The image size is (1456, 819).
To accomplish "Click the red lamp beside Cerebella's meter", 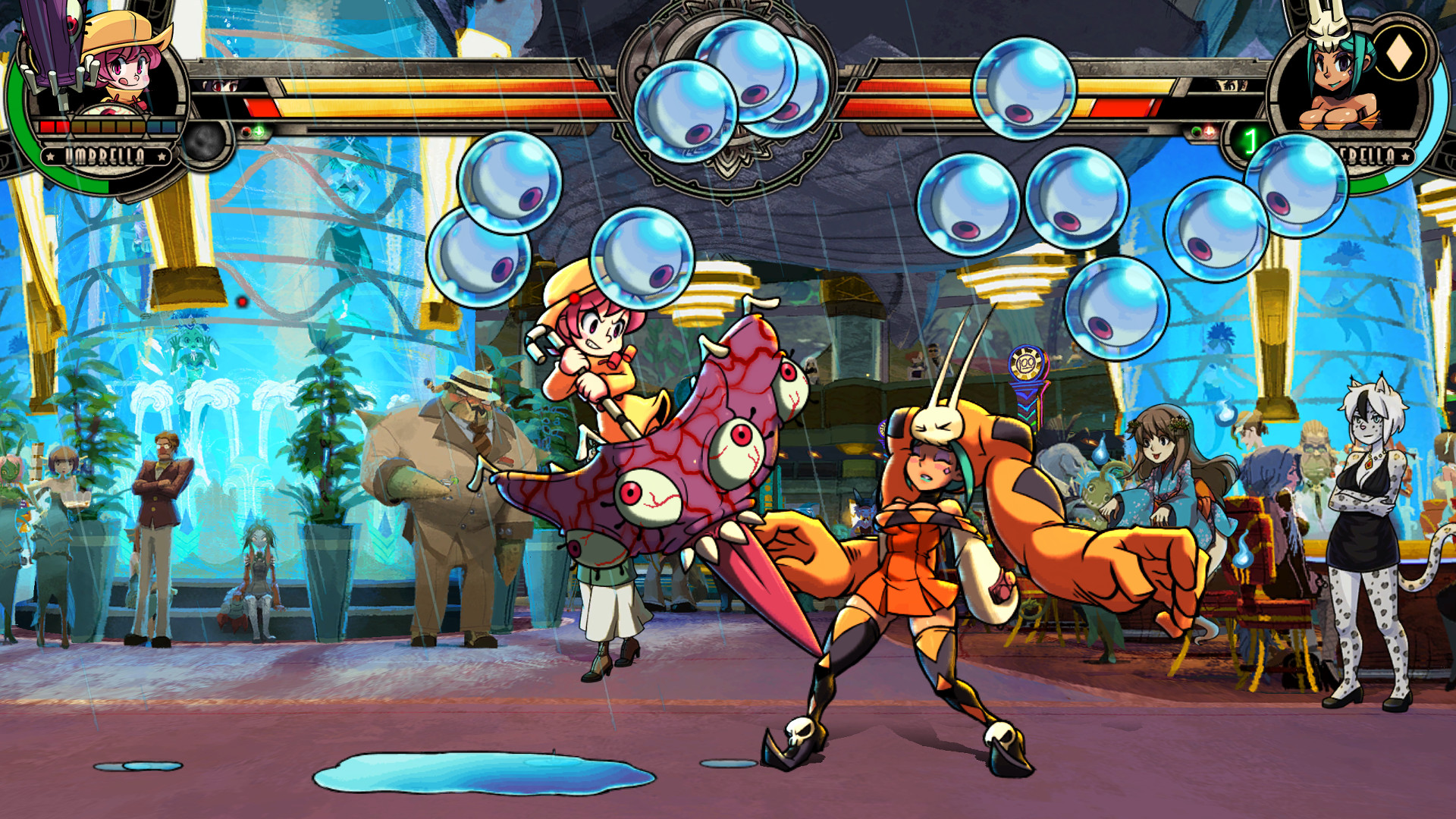I will click(x=1210, y=130).
